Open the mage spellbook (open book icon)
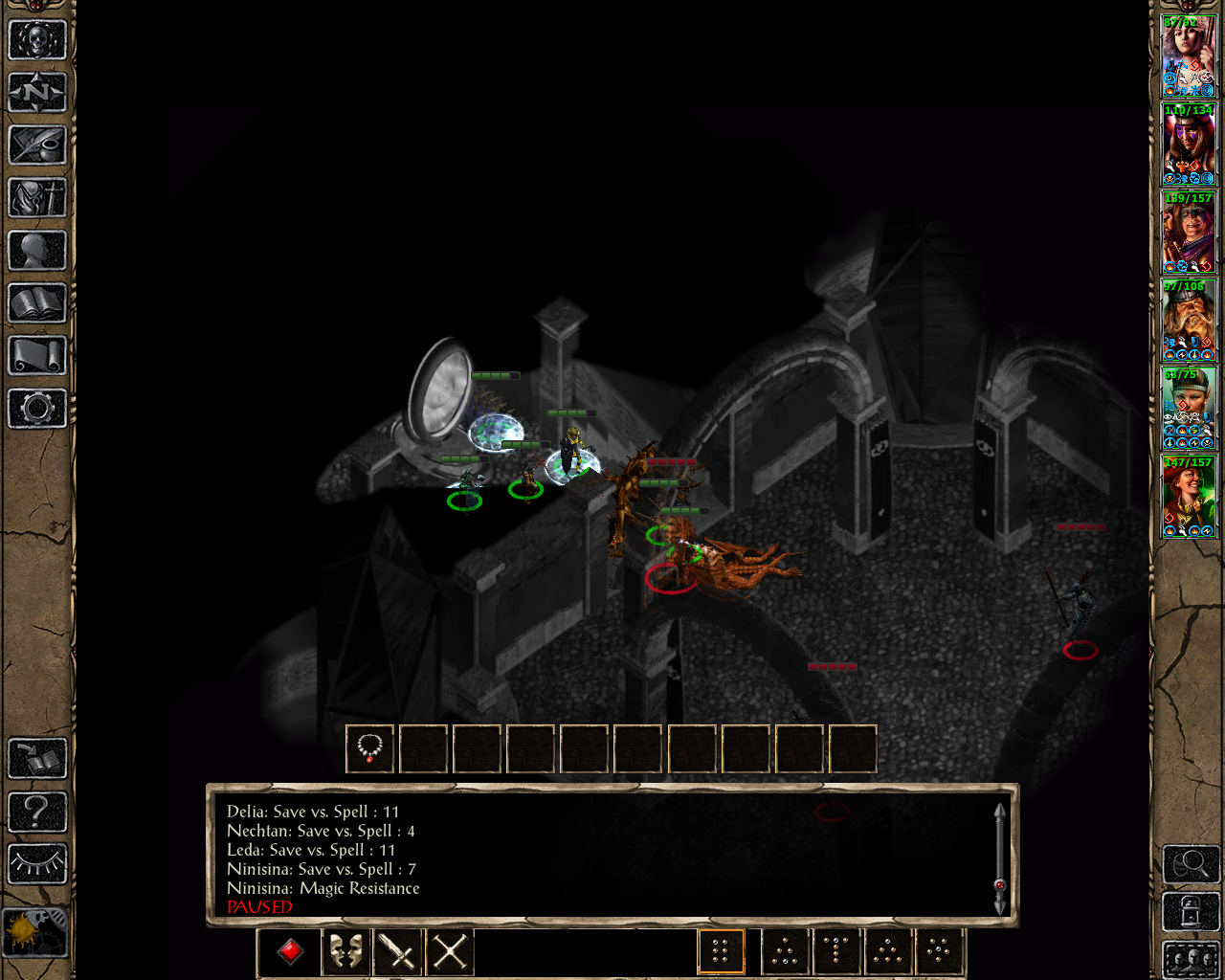This screenshot has width=1225, height=980. [x=37, y=303]
